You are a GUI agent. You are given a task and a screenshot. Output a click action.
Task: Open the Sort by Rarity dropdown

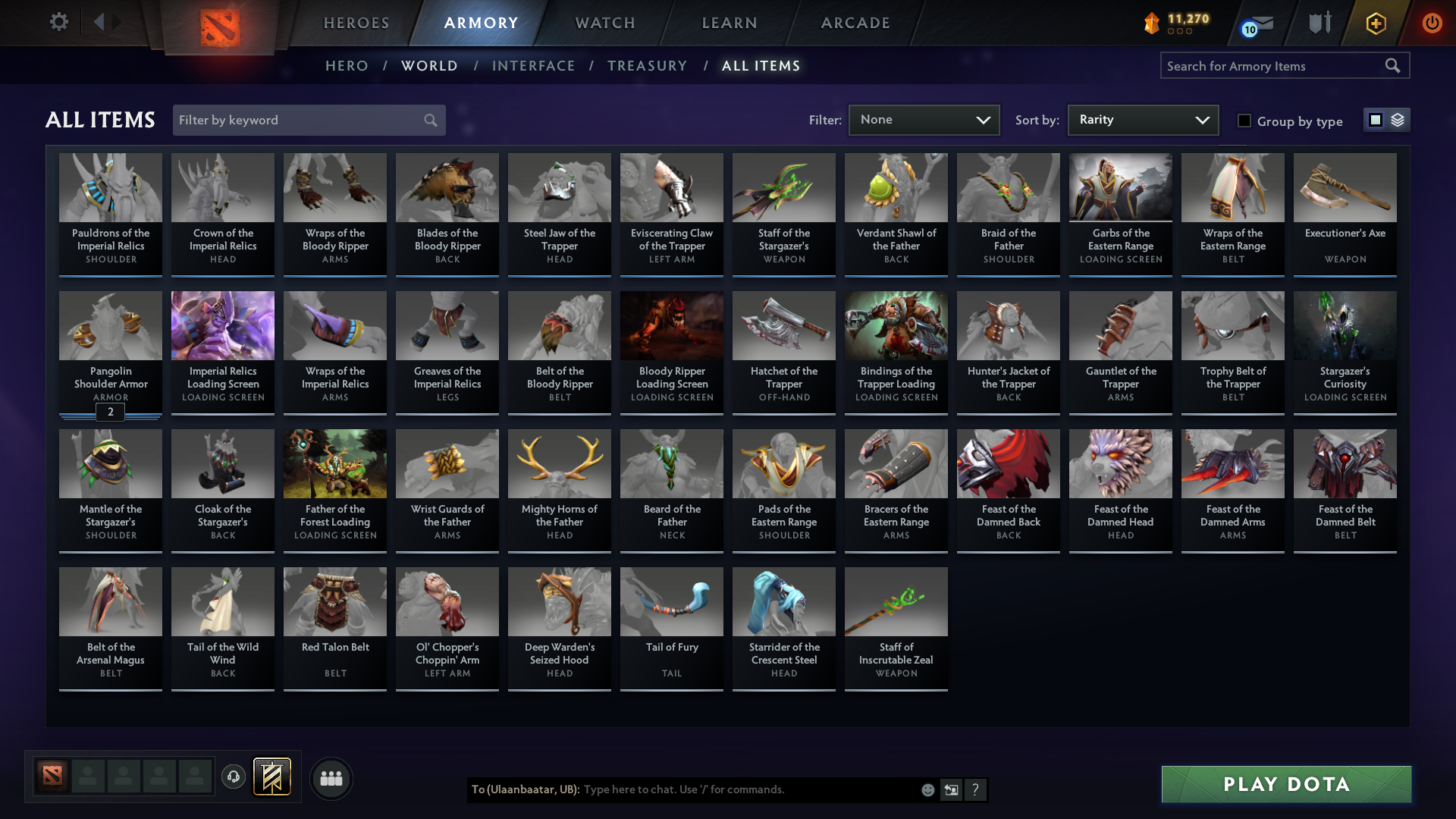tap(1142, 120)
